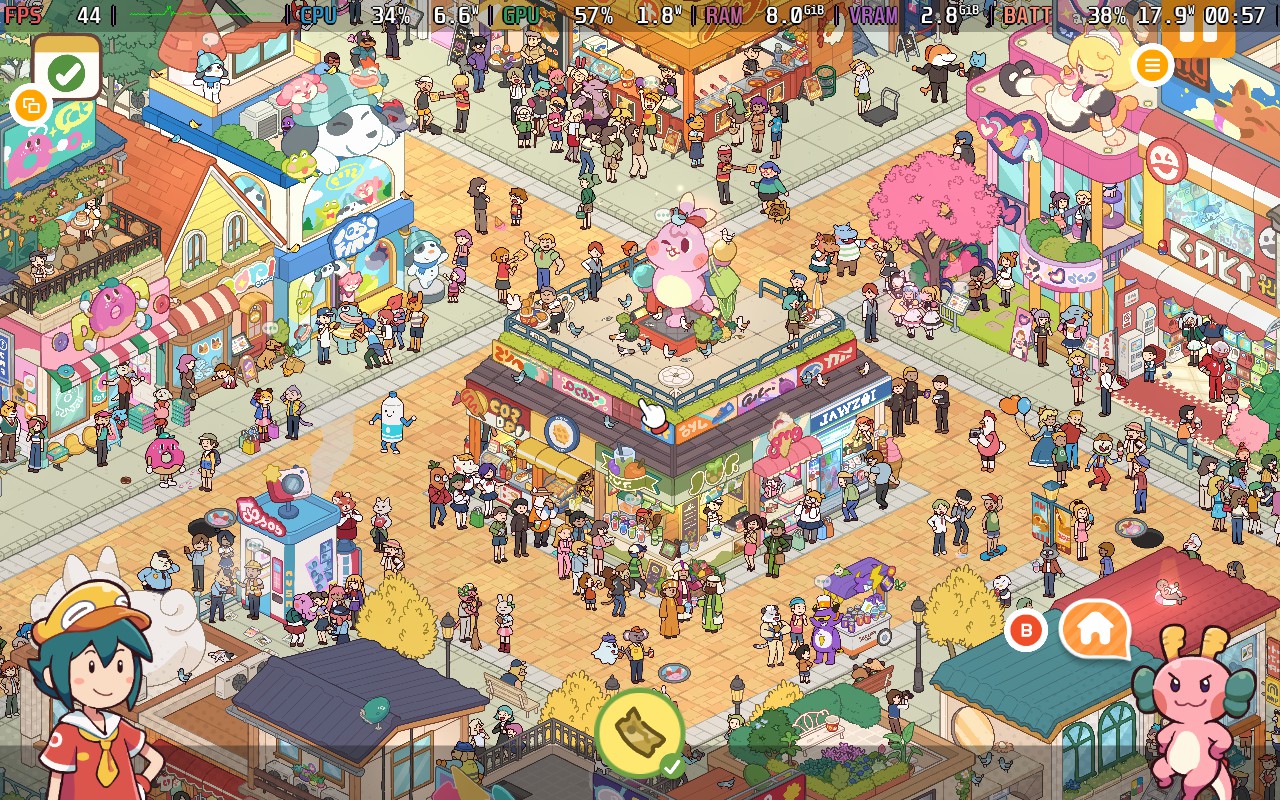Open the orange hamburger menu

(x=1152, y=65)
